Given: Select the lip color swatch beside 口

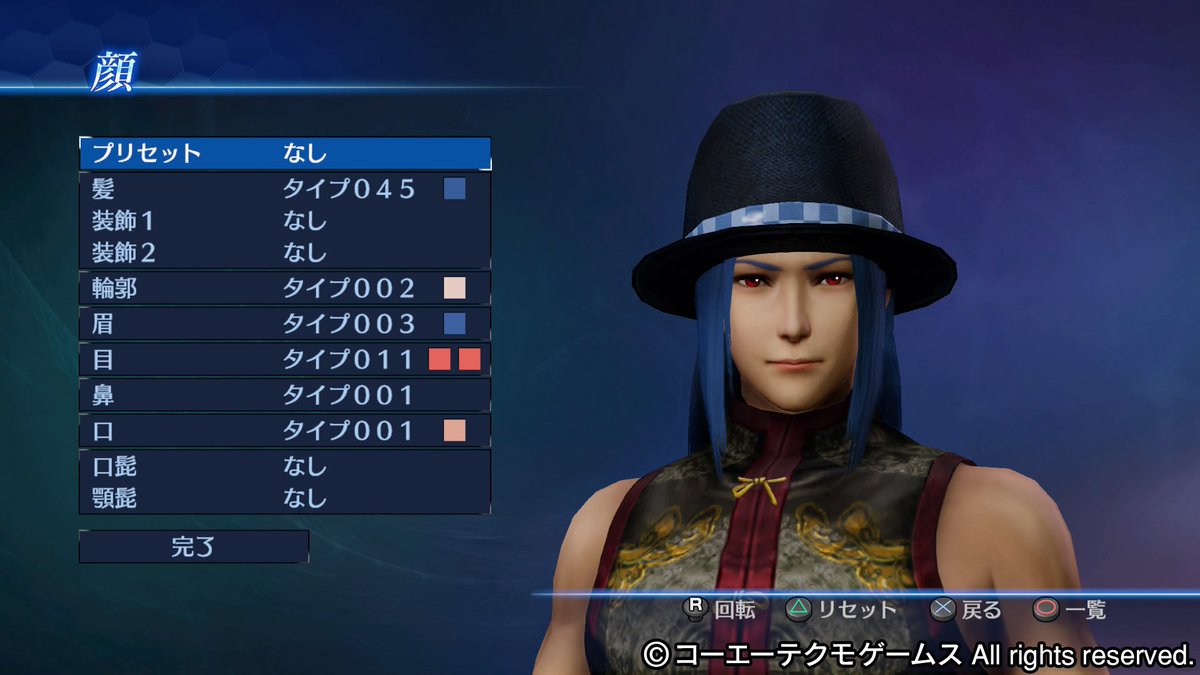Looking at the screenshot, I should point(455,431).
